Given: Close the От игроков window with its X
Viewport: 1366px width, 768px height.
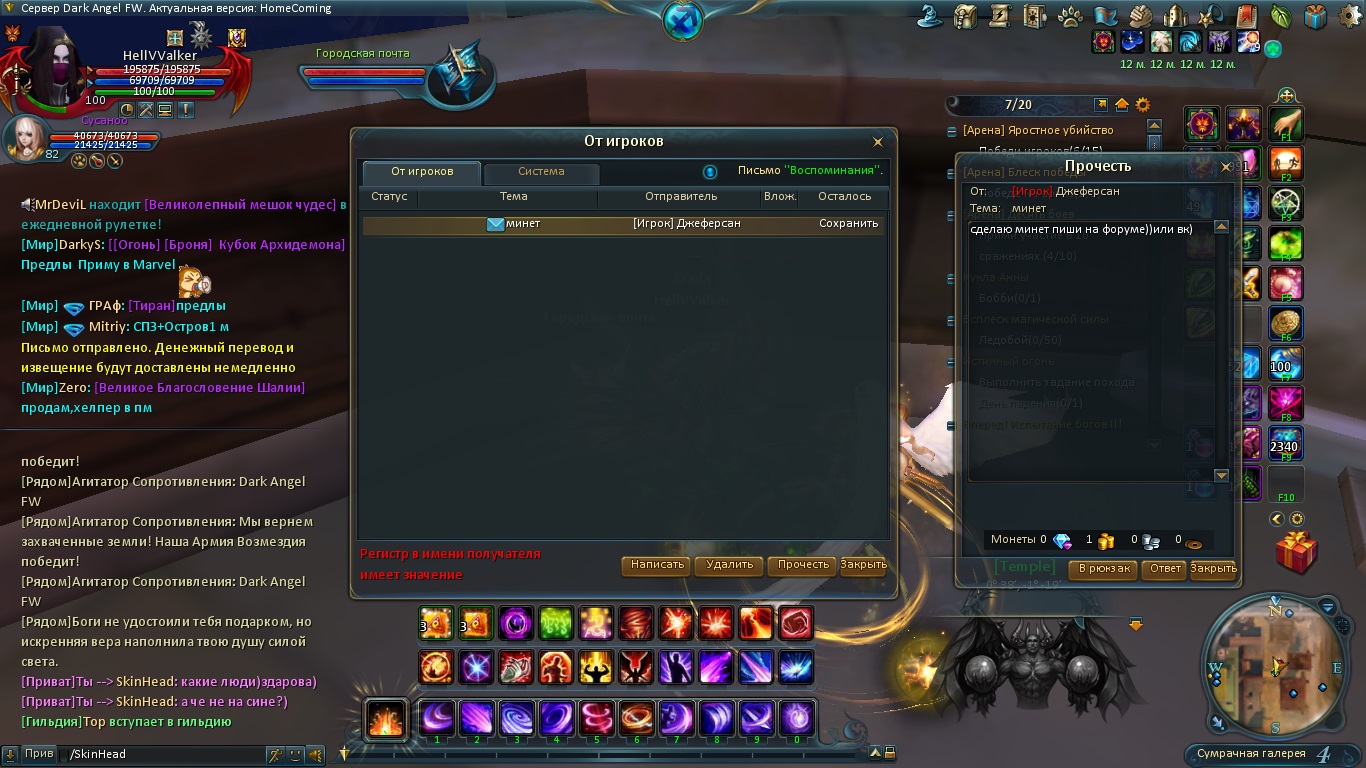Looking at the screenshot, I should (x=878, y=143).
